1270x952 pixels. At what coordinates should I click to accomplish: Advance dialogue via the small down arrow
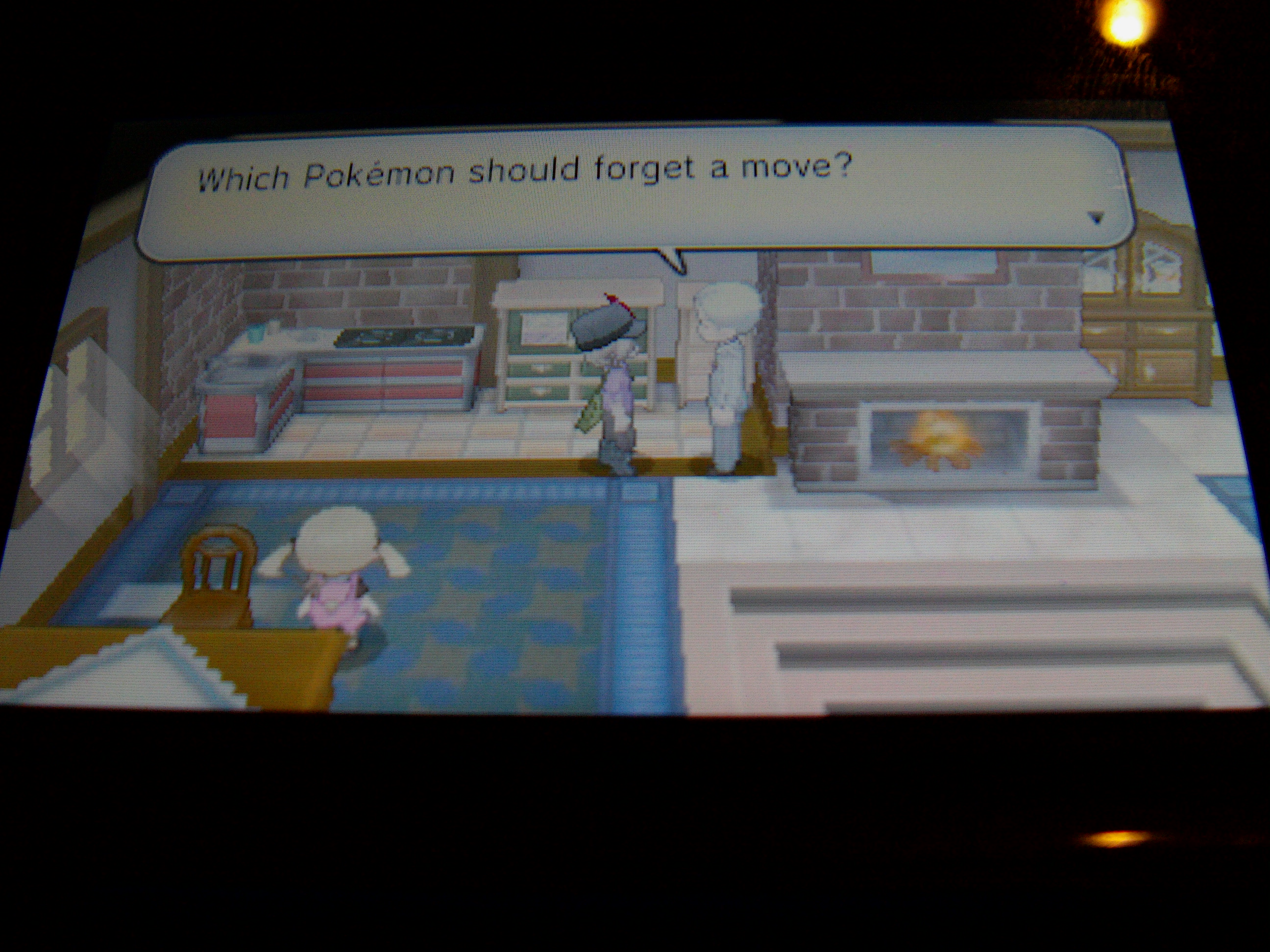1096,218
